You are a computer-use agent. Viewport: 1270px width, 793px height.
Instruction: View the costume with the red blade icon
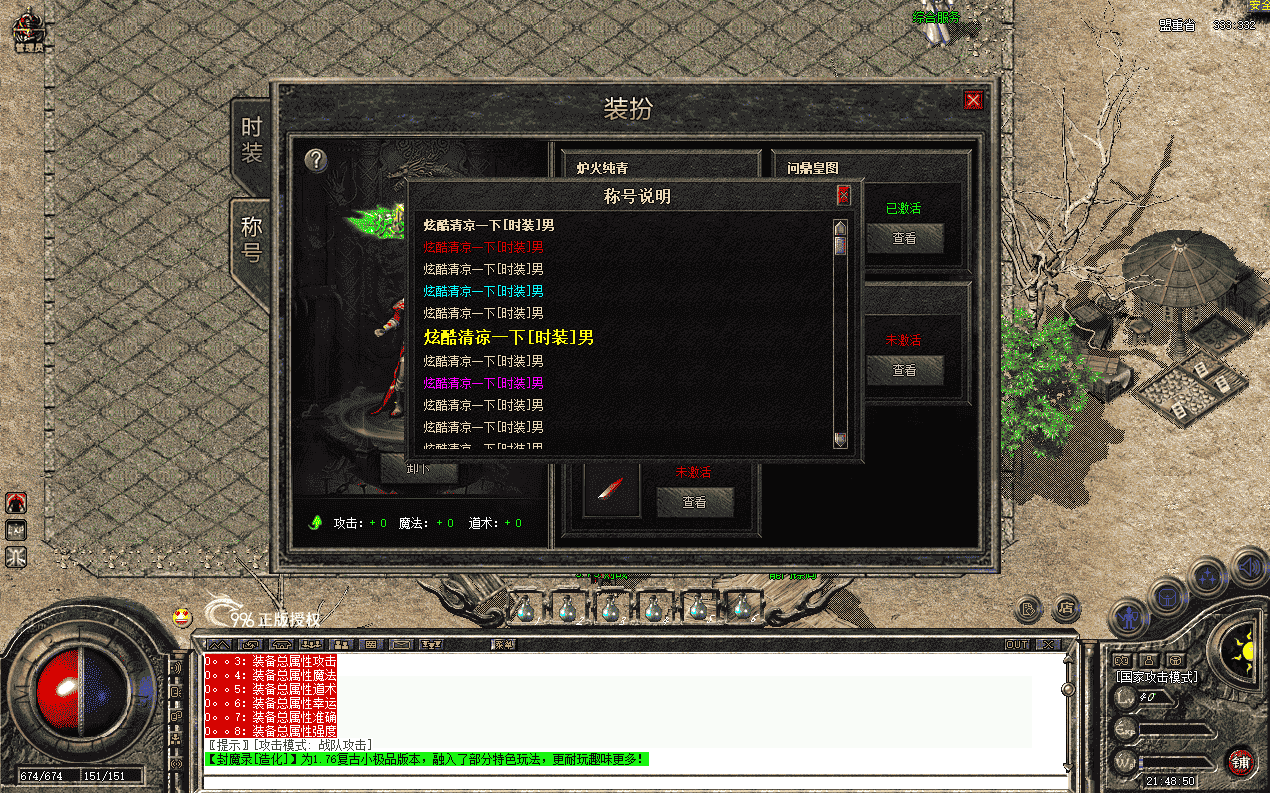[x=695, y=502]
